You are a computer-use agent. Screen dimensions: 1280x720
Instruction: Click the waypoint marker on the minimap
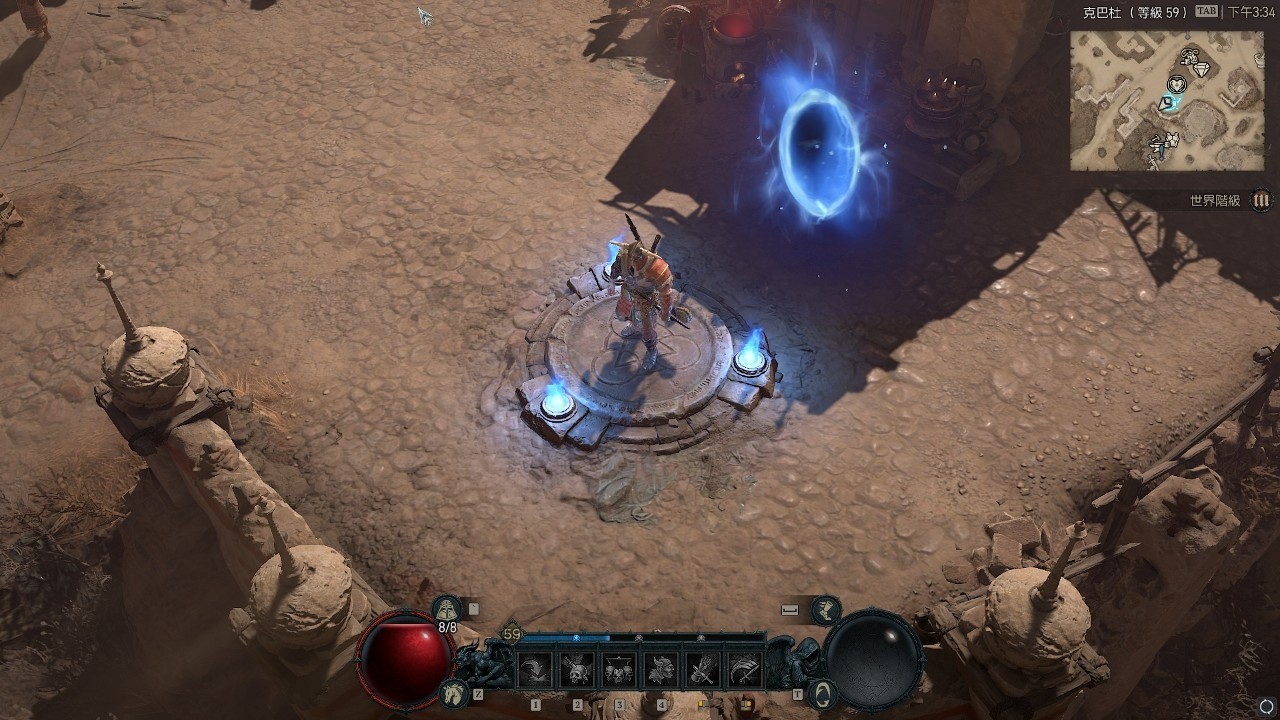(x=1166, y=104)
